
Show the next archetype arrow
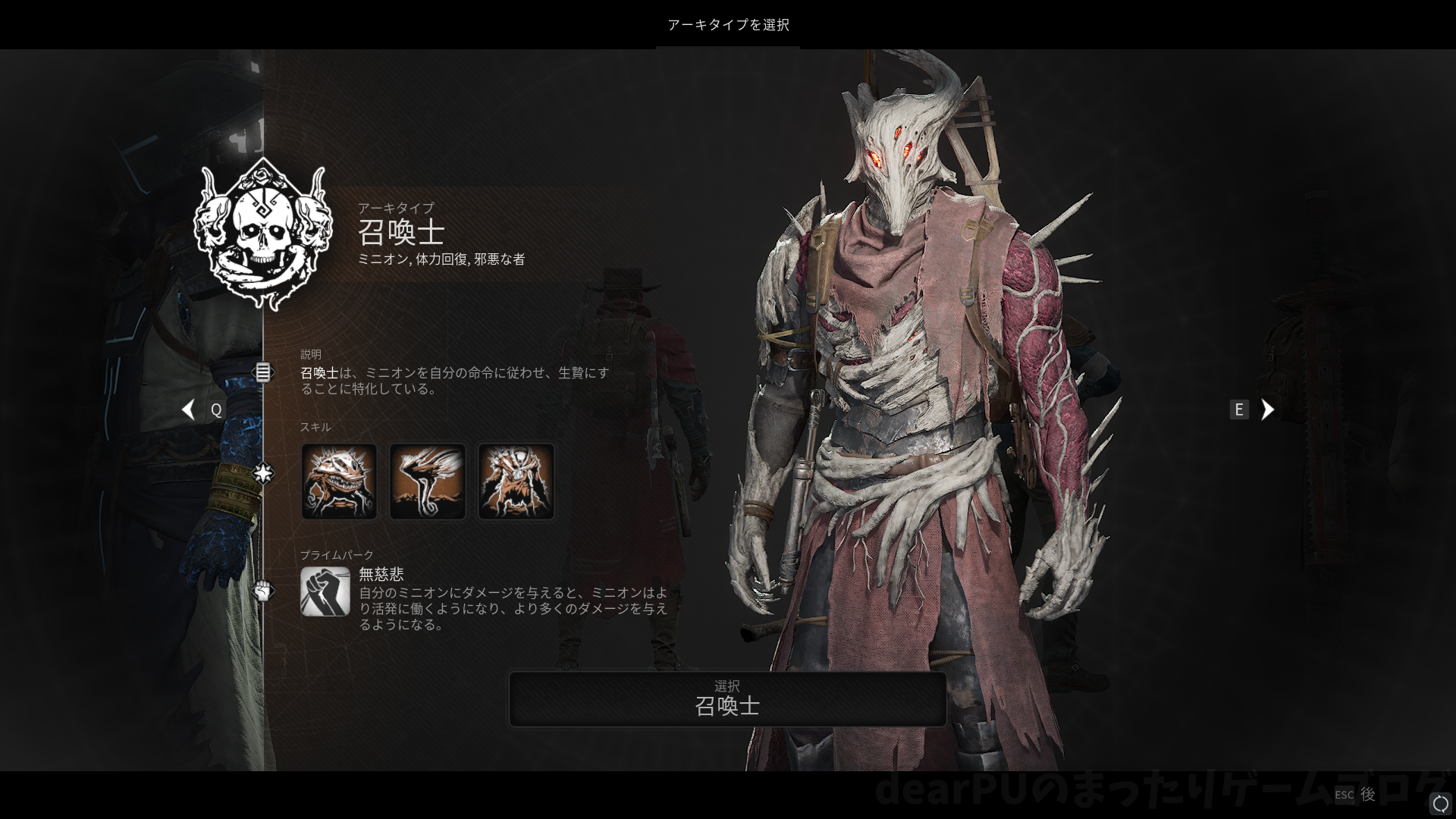pos(1267,409)
